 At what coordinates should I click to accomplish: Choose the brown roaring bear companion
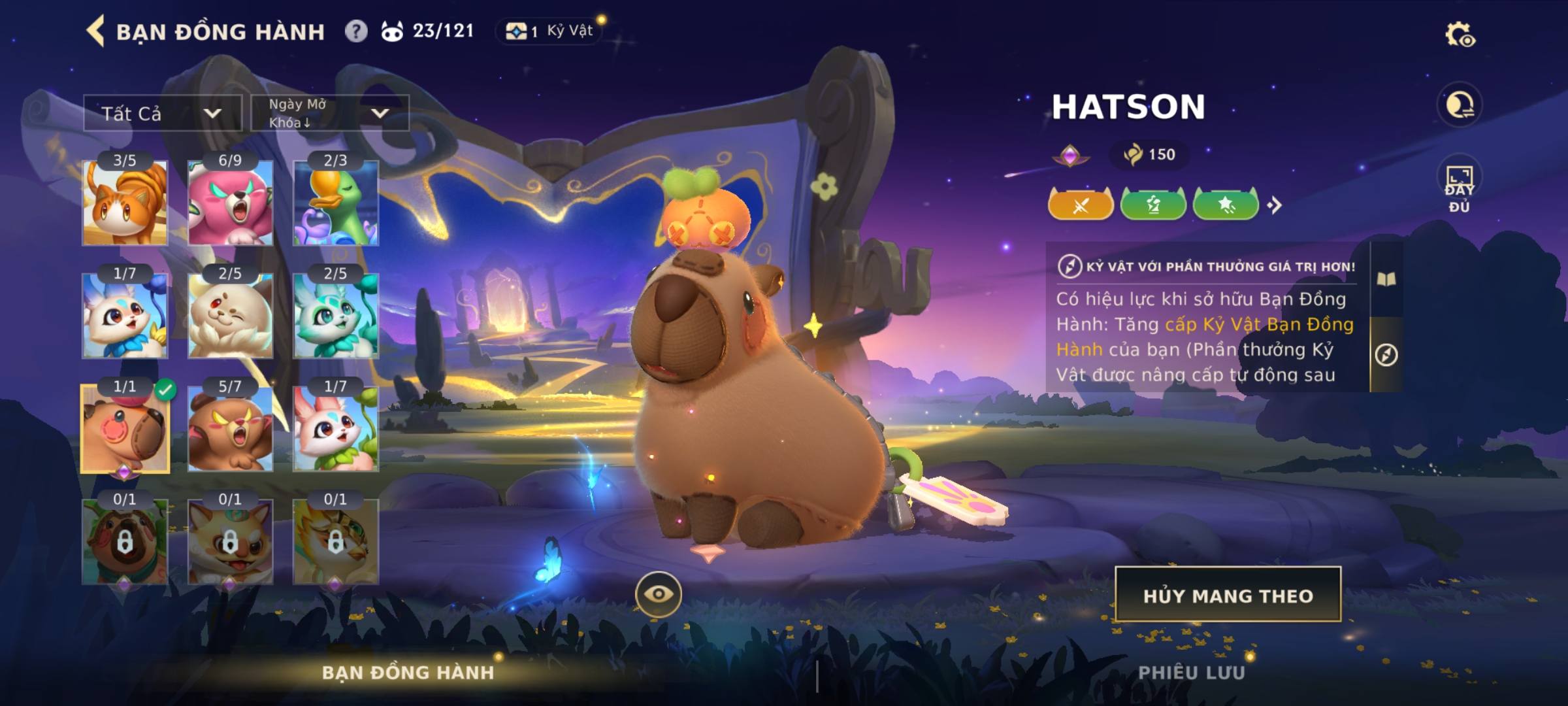pos(230,429)
